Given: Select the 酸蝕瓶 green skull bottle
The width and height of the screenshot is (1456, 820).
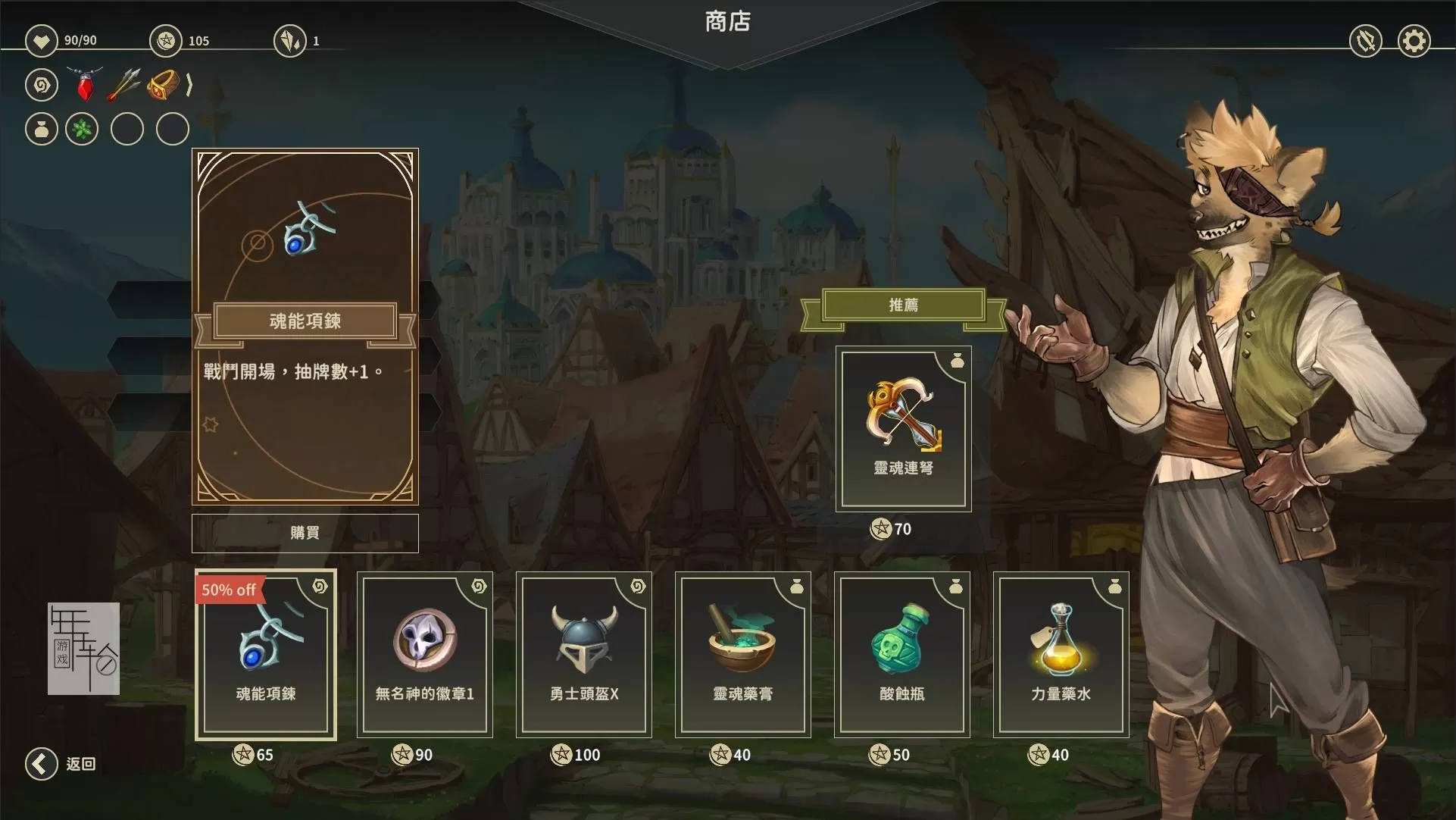Looking at the screenshot, I should (901, 655).
